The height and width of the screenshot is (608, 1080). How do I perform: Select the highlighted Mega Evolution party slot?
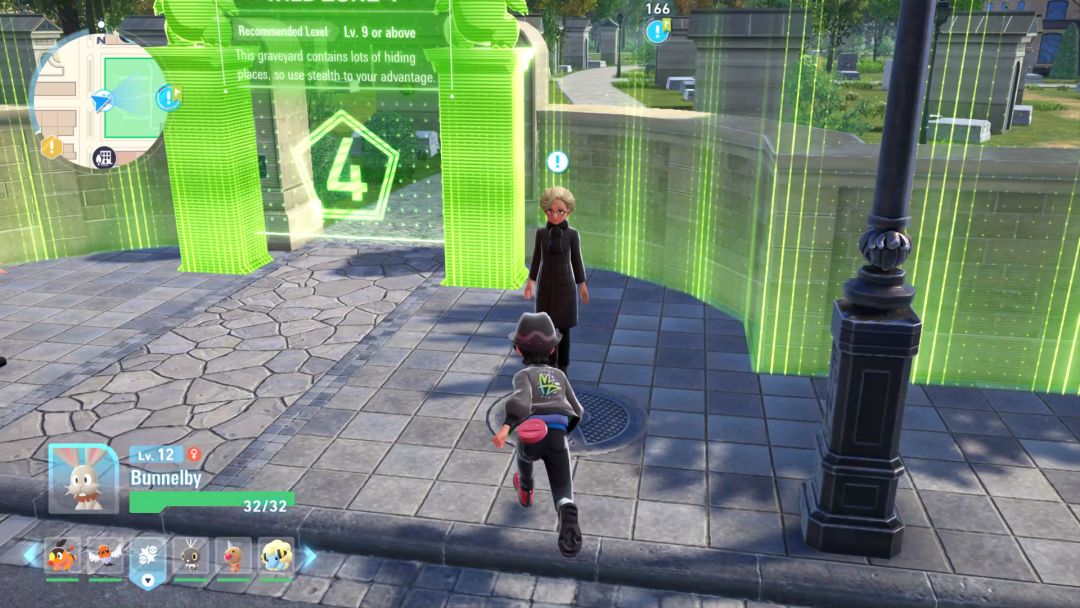coord(147,557)
